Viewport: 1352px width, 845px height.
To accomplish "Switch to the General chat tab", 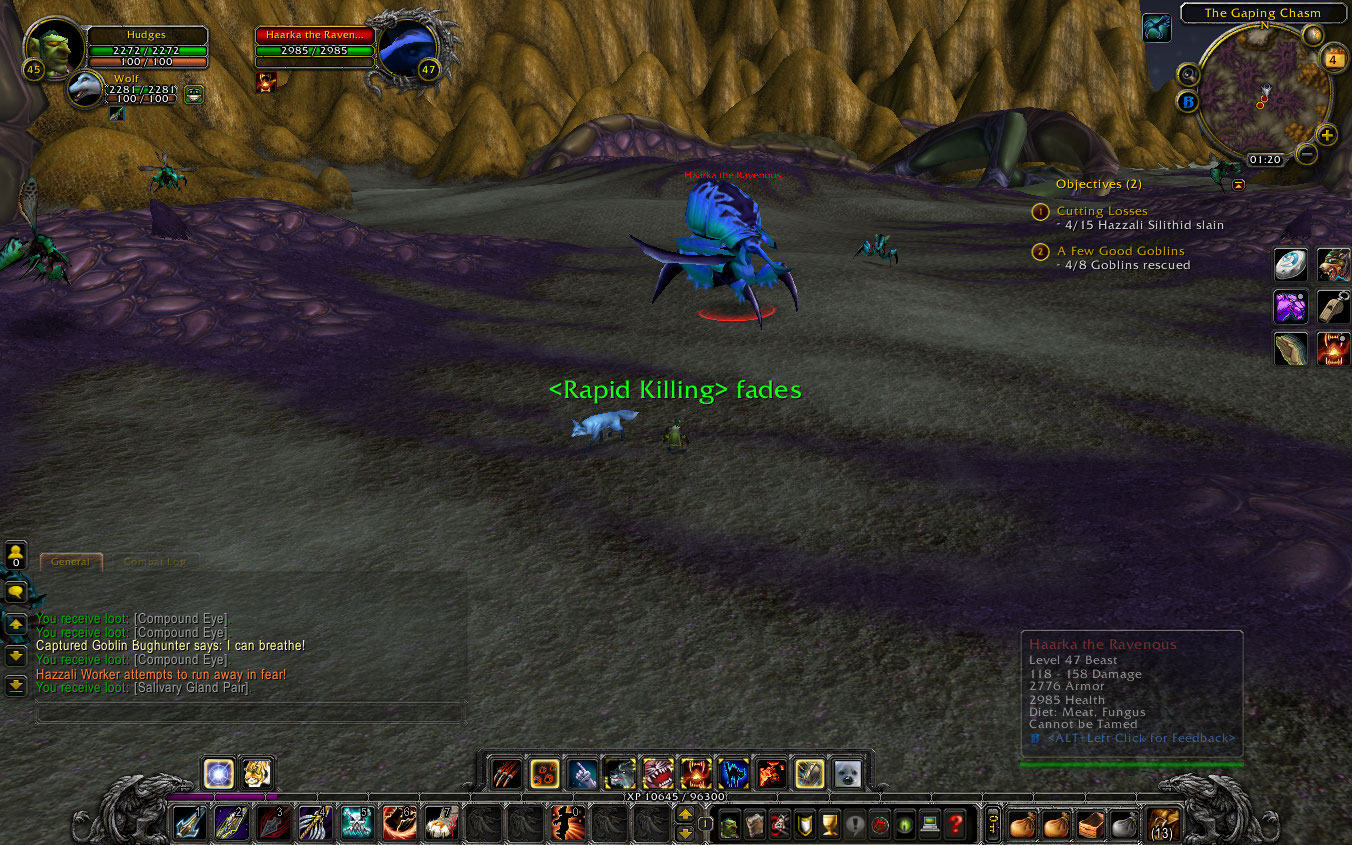I will pyautogui.click(x=70, y=562).
